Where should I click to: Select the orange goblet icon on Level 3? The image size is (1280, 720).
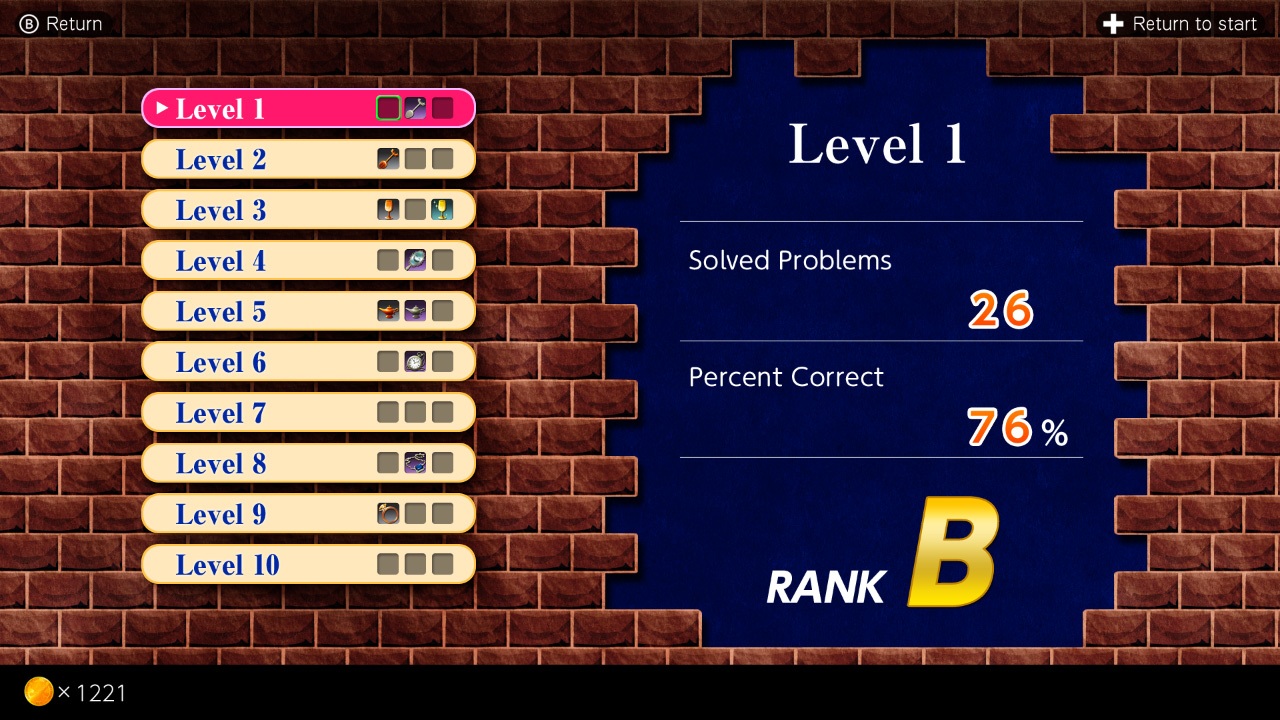(x=388, y=209)
